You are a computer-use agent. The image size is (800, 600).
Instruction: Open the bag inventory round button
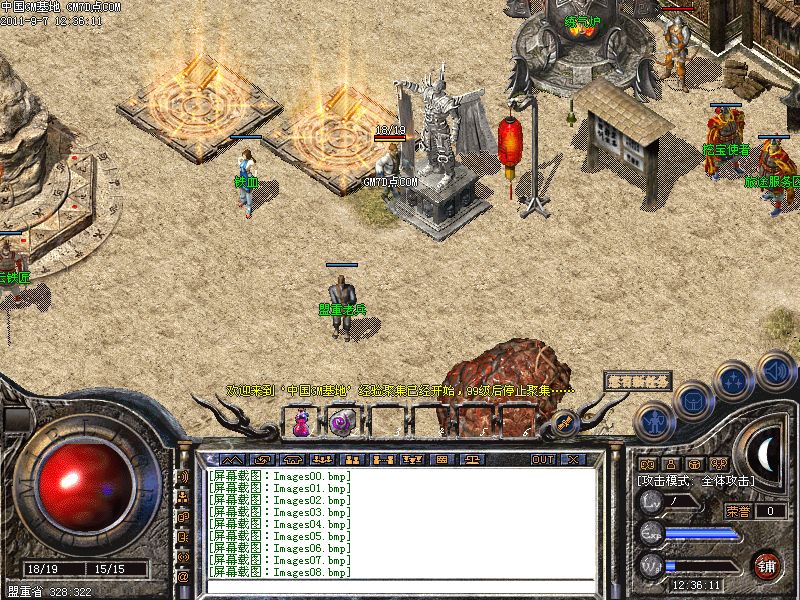[x=693, y=402]
